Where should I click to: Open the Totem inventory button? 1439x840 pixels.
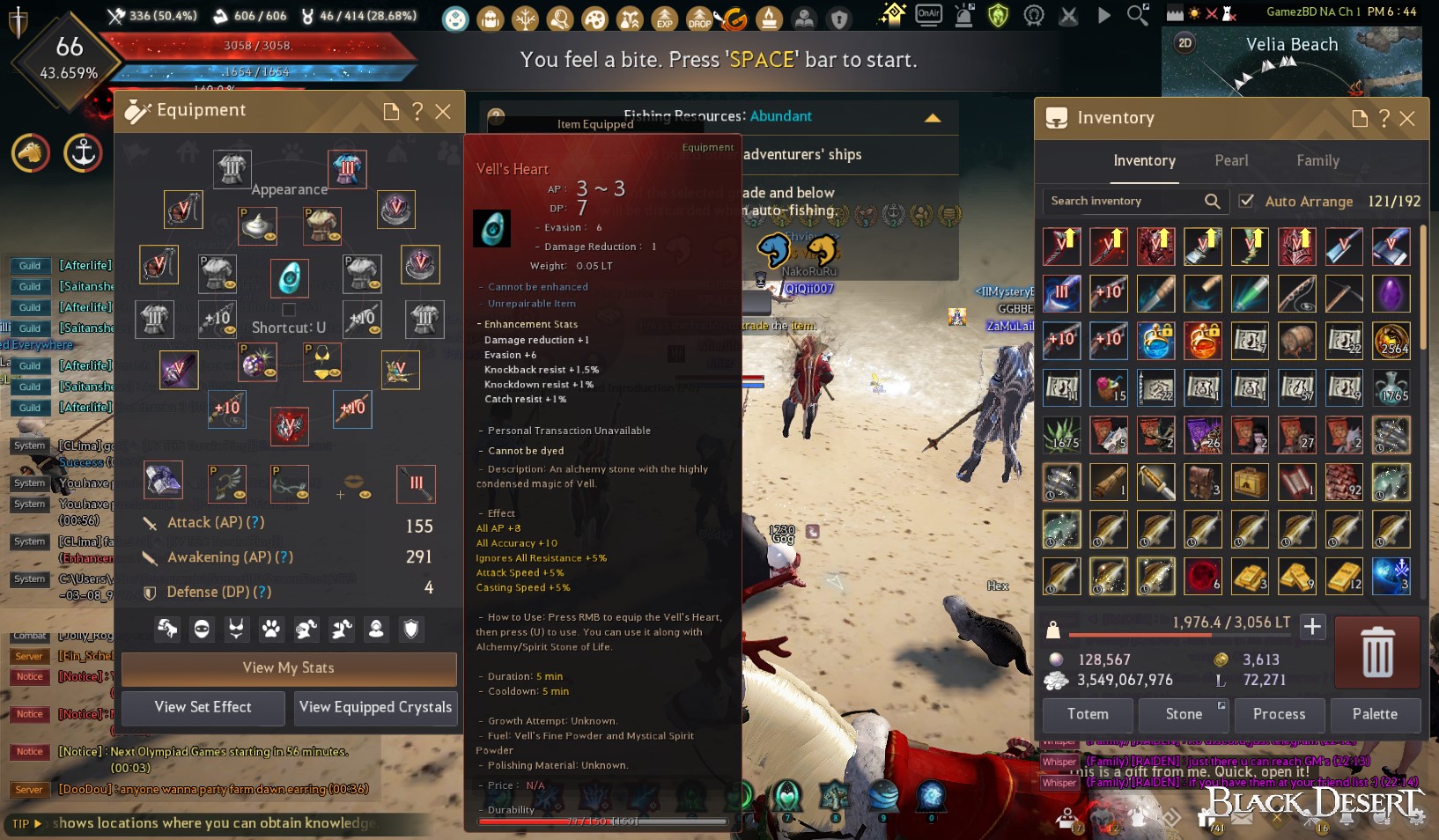coord(1088,715)
